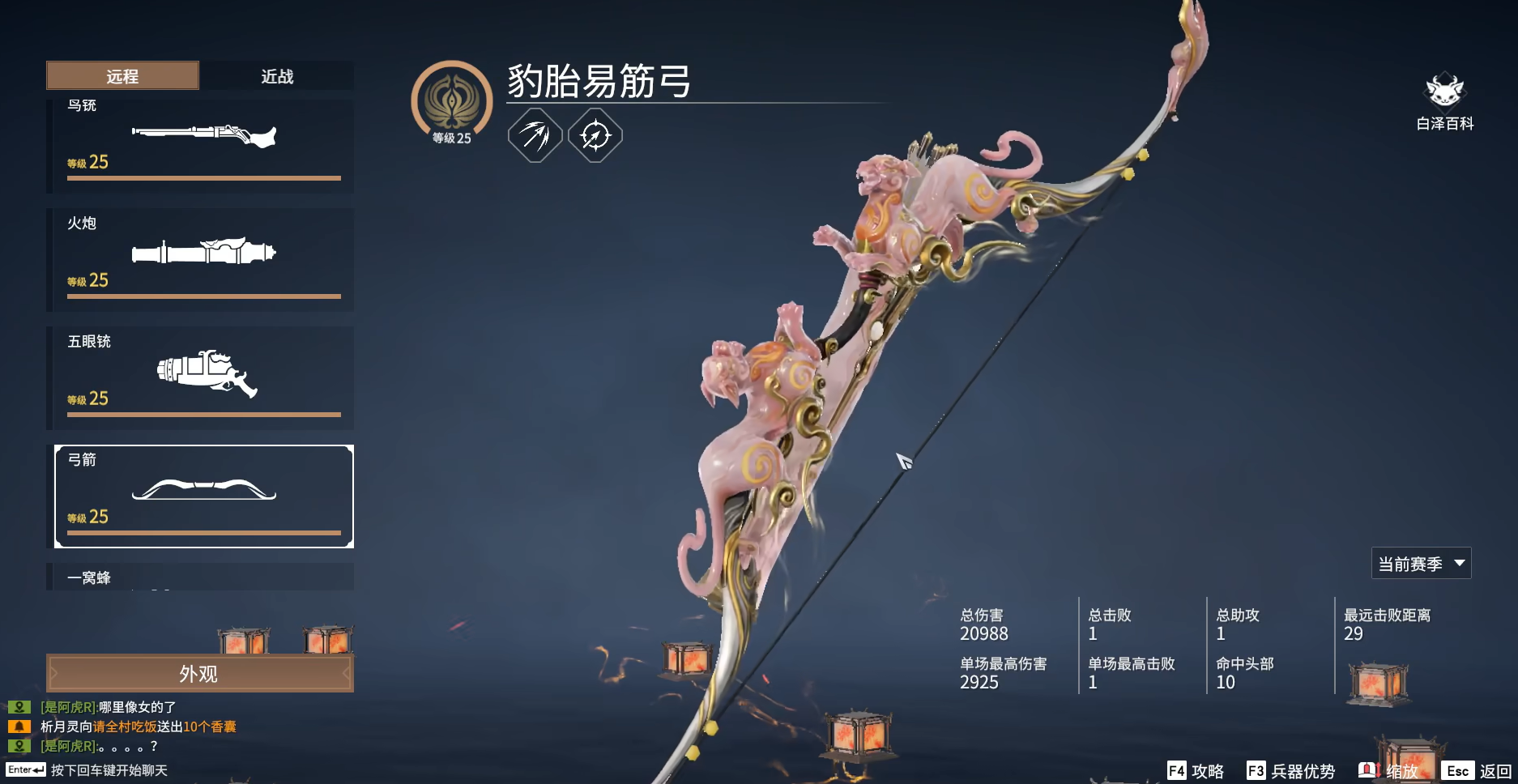The width and height of the screenshot is (1518, 784).
Task: Select the 五眼铳 weapon entry
Action: (203, 377)
